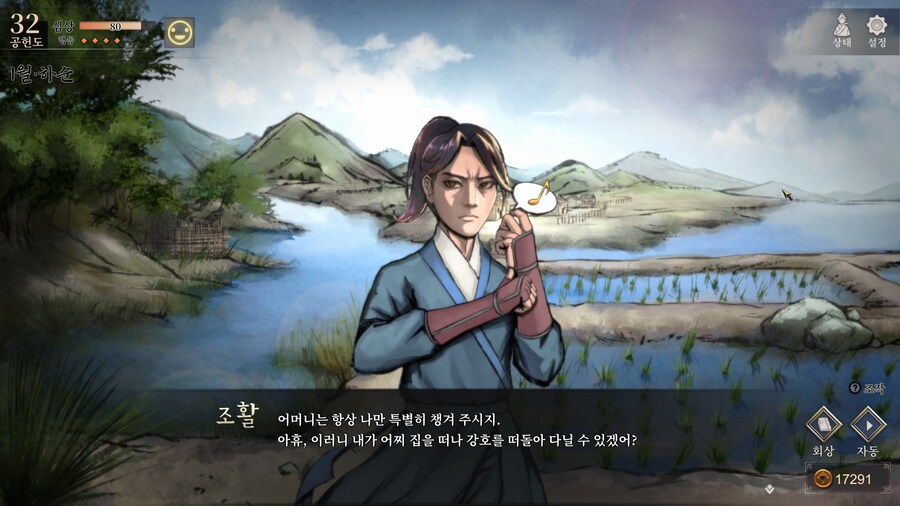900x506 pixels.
Task: Open the 설정 settings gear
Action: [x=877, y=29]
